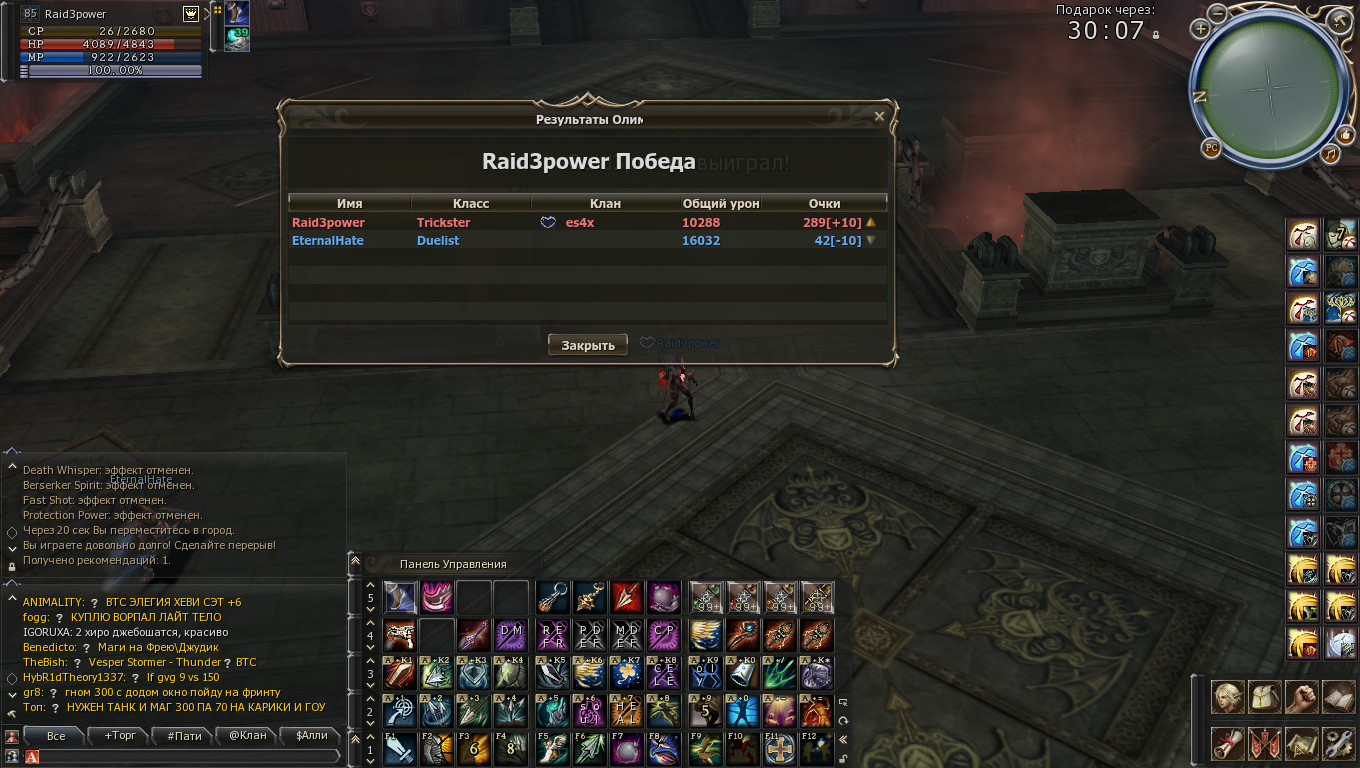Open the character status portrait menu button
Viewport: 1360px width, 768px height.
tap(1227, 697)
